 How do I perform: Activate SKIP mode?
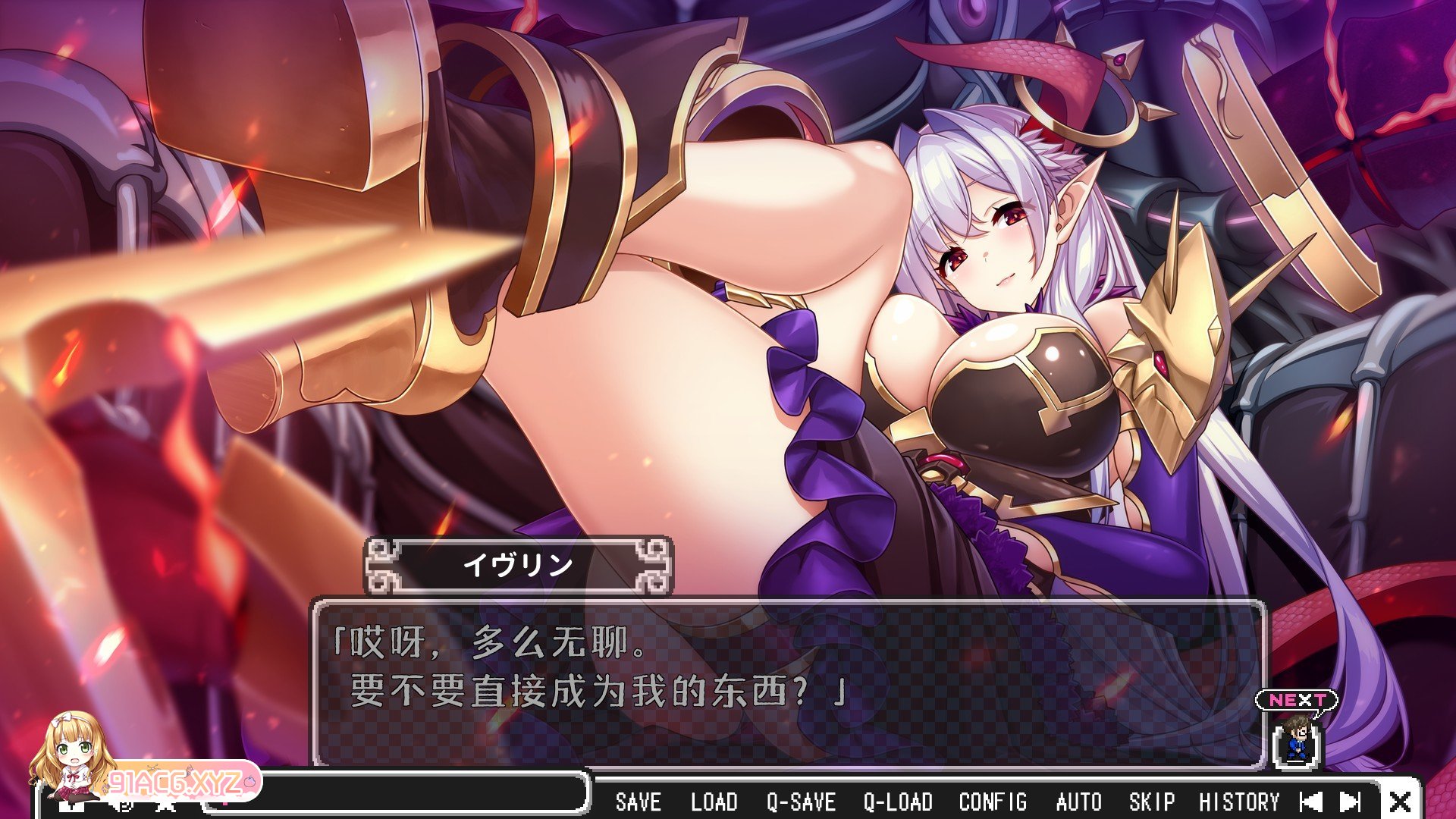tap(1151, 802)
